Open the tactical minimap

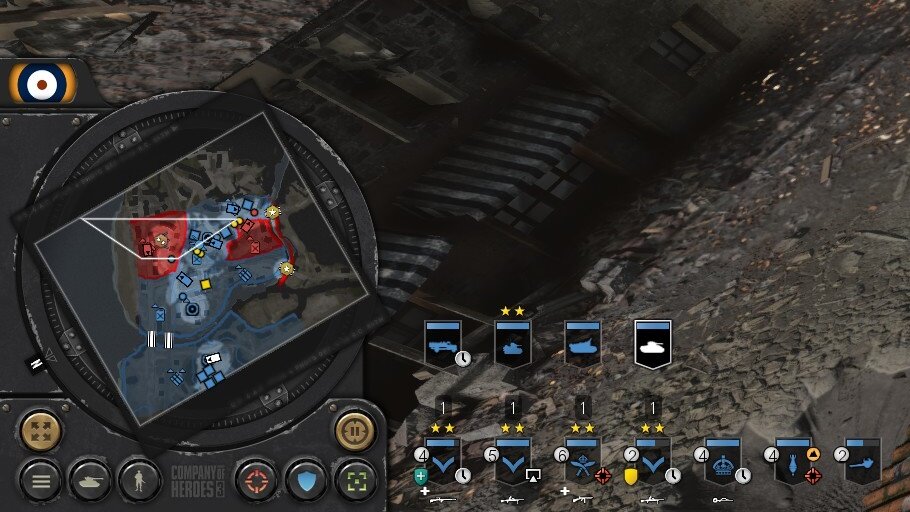pyautogui.click(x=191, y=272)
